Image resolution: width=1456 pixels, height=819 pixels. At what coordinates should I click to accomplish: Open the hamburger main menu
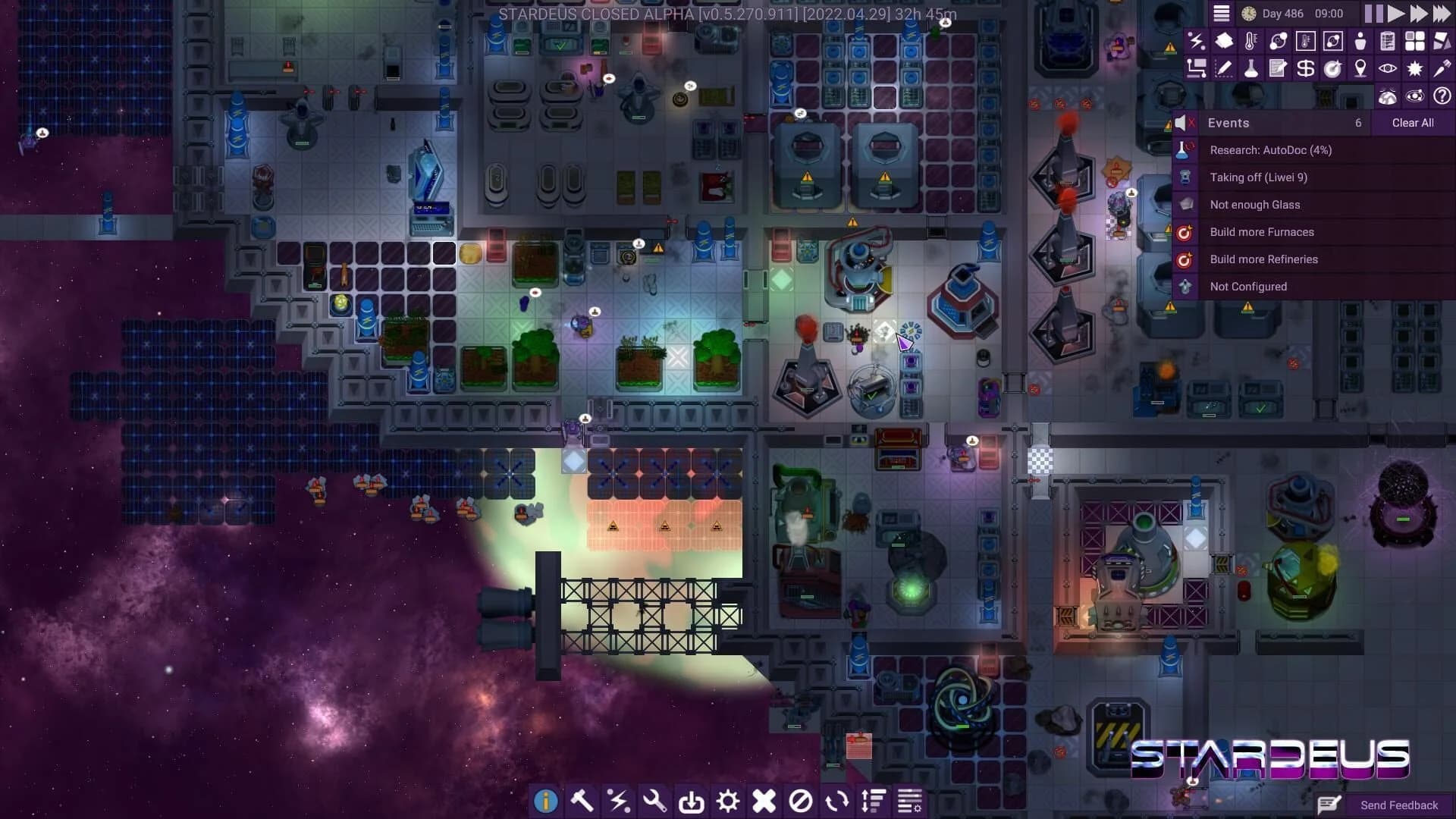1220,13
